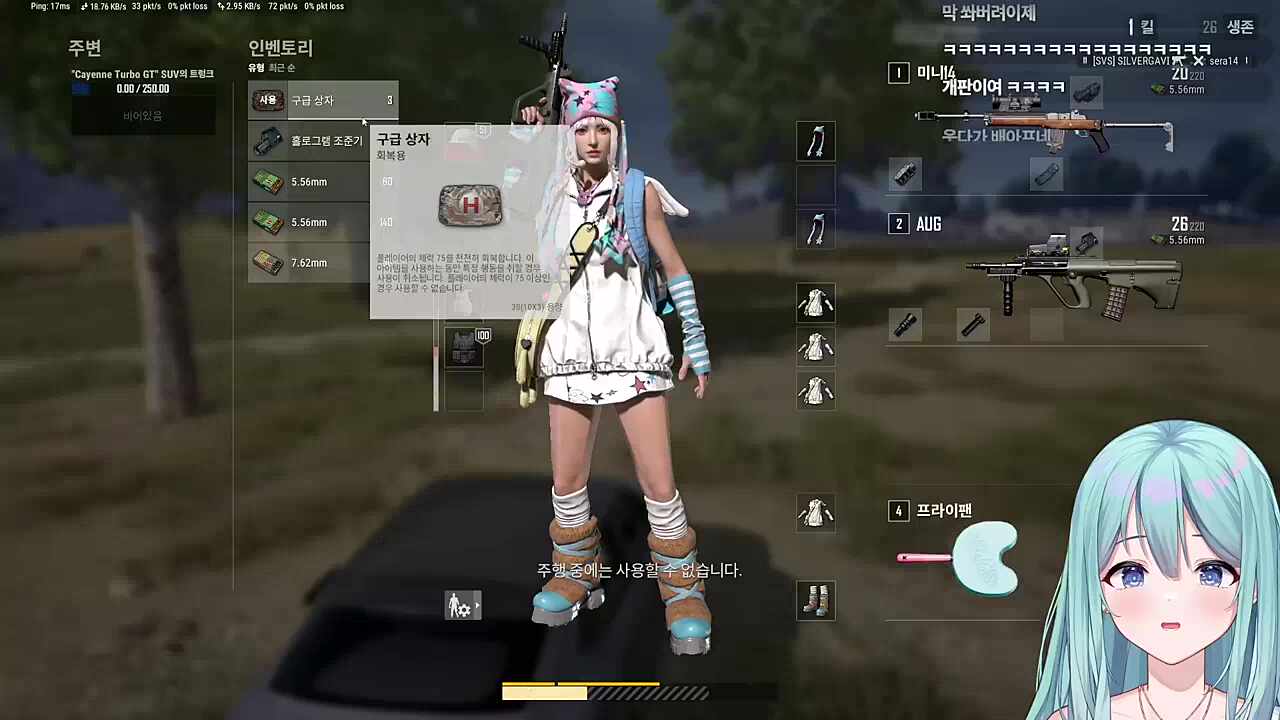Close the chat overlay with the X button

tap(1198, 60)
